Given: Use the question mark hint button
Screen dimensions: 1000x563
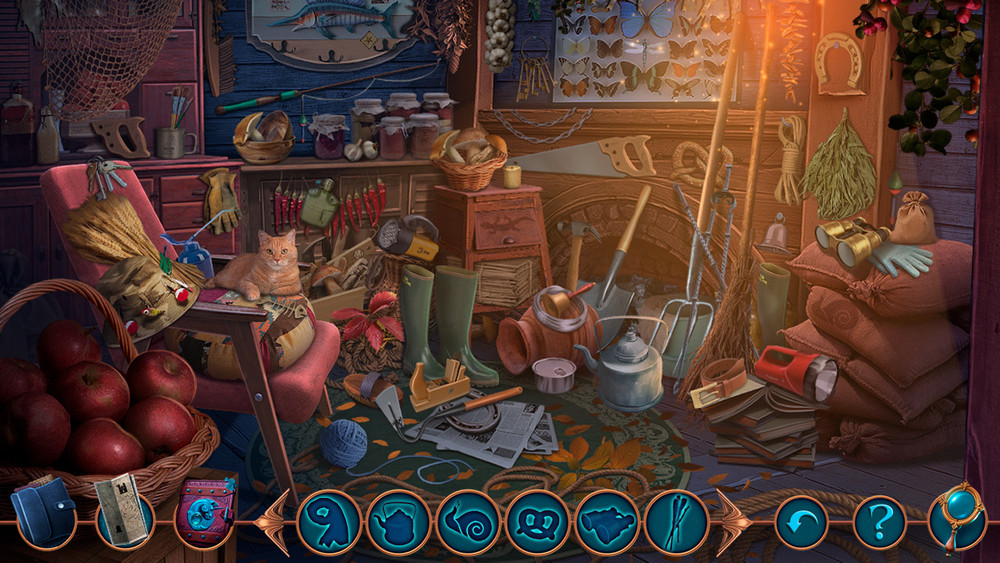Looking at the screenshot, I should (879, 522).
